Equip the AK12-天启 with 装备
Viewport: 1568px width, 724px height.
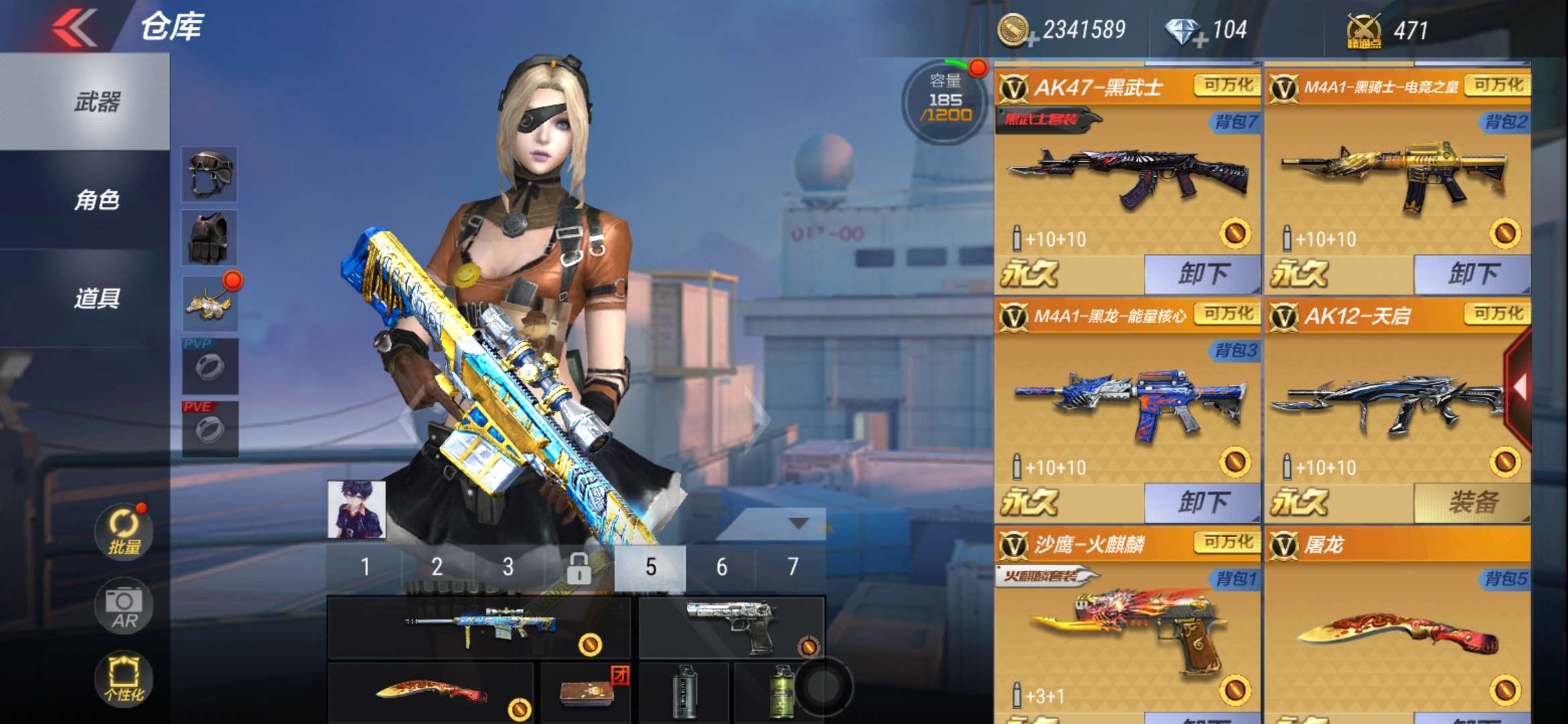[x=1472, y=502]
